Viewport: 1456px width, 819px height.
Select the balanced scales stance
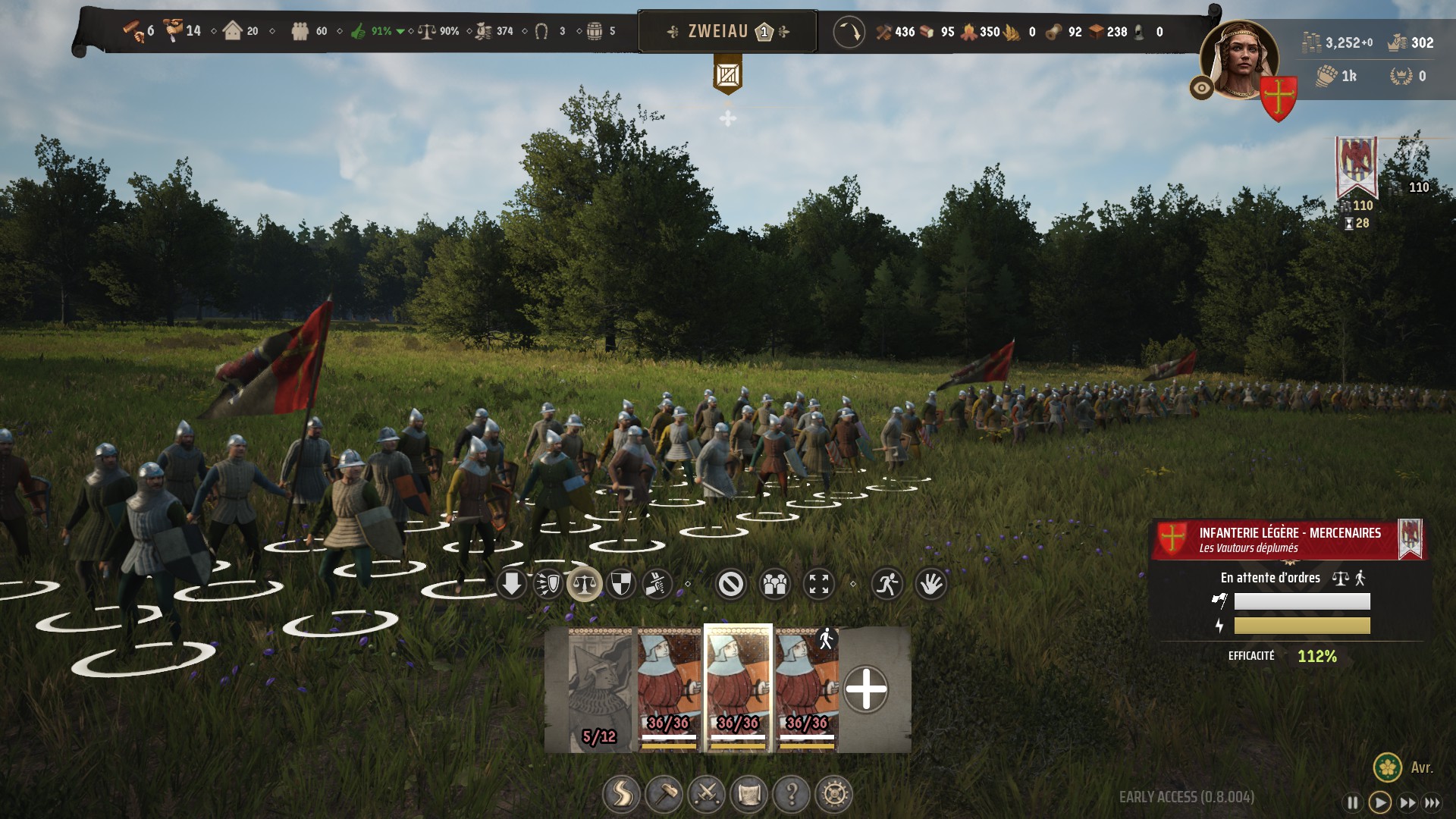585,584
